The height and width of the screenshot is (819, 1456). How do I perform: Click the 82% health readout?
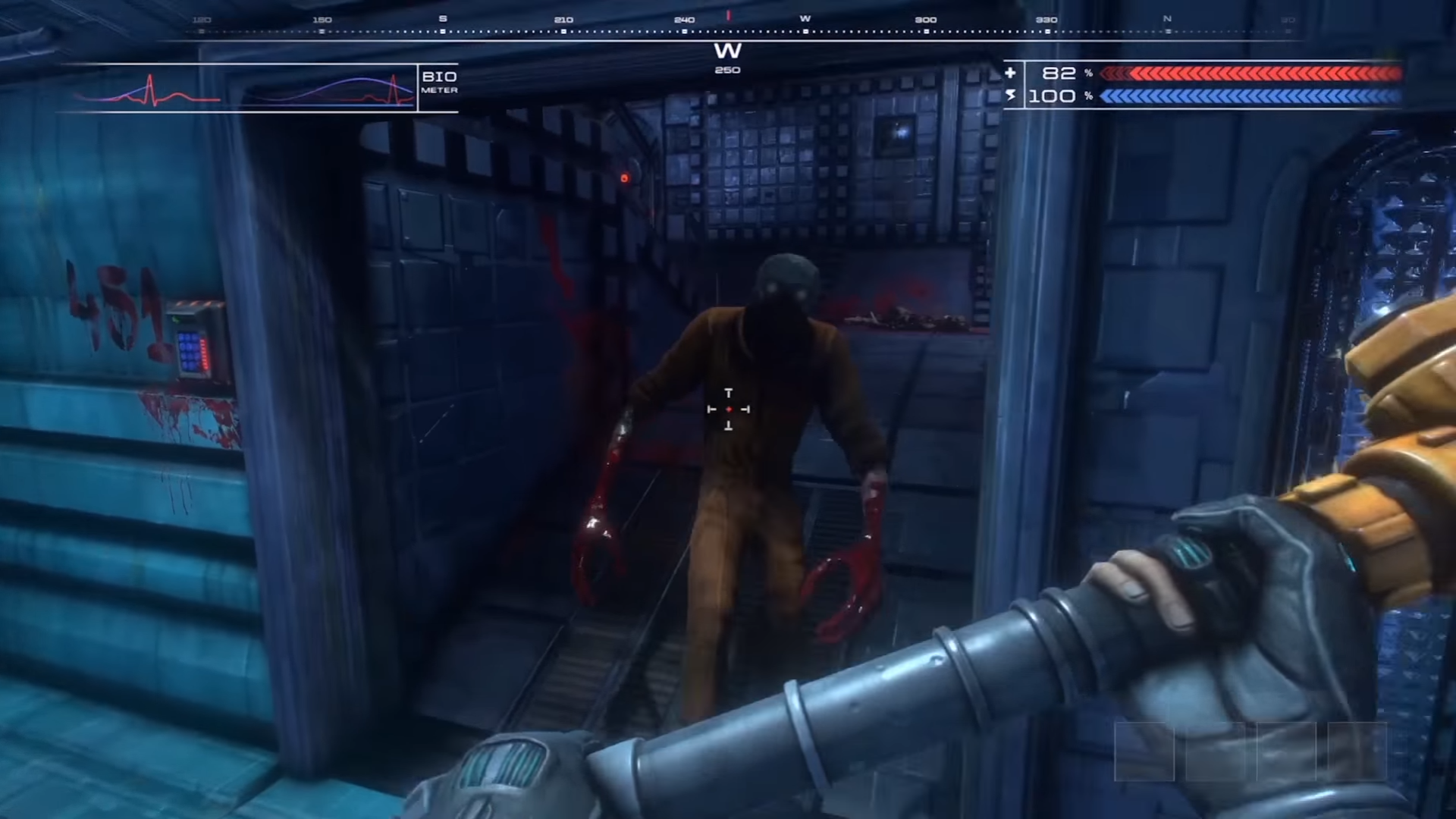tap(1059, 73)
